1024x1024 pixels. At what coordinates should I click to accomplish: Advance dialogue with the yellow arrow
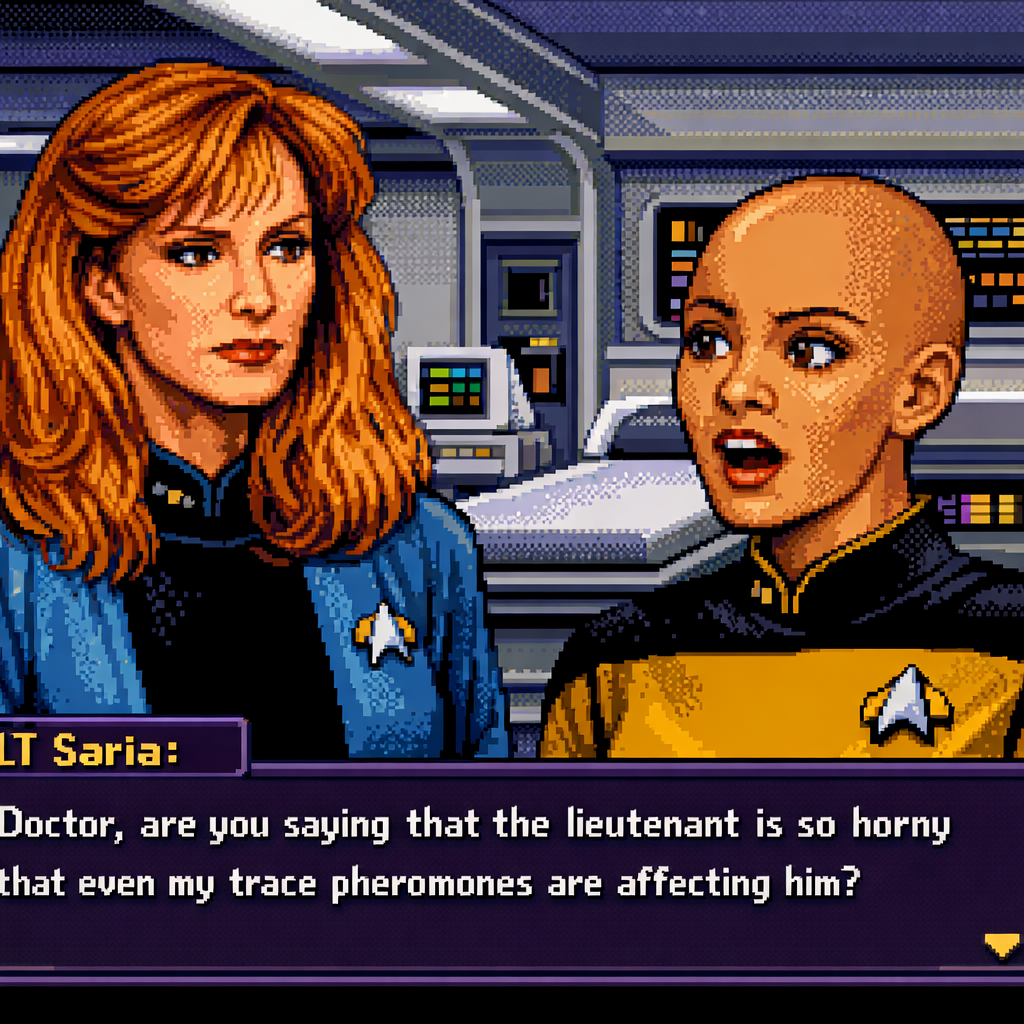[1001, 944]
